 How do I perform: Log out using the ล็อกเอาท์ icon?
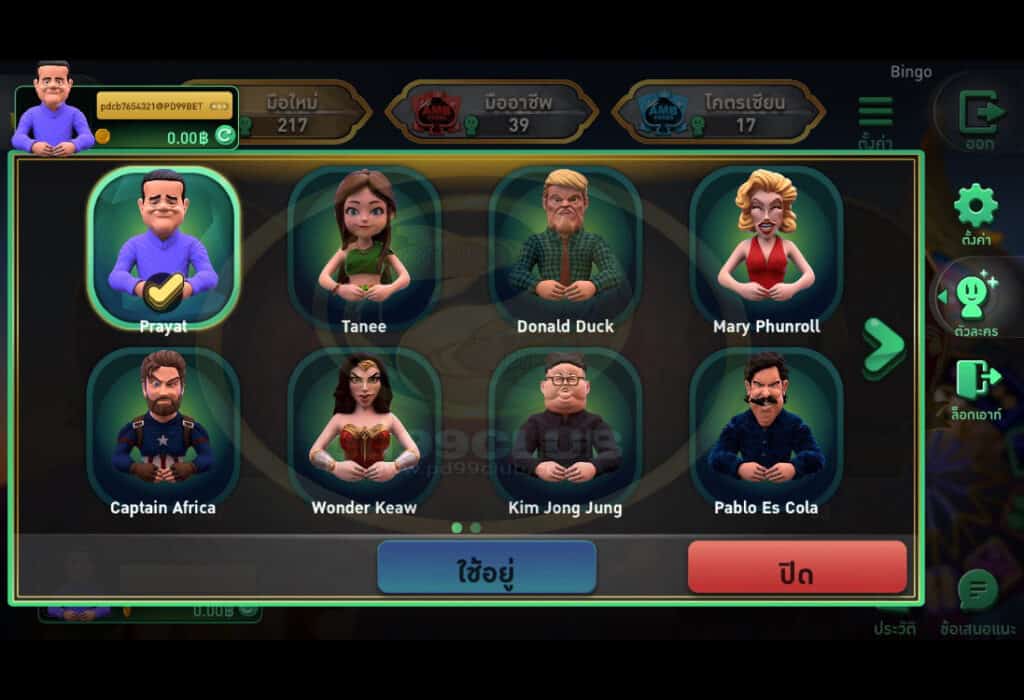pyautogui.click(x=975, y=381)
